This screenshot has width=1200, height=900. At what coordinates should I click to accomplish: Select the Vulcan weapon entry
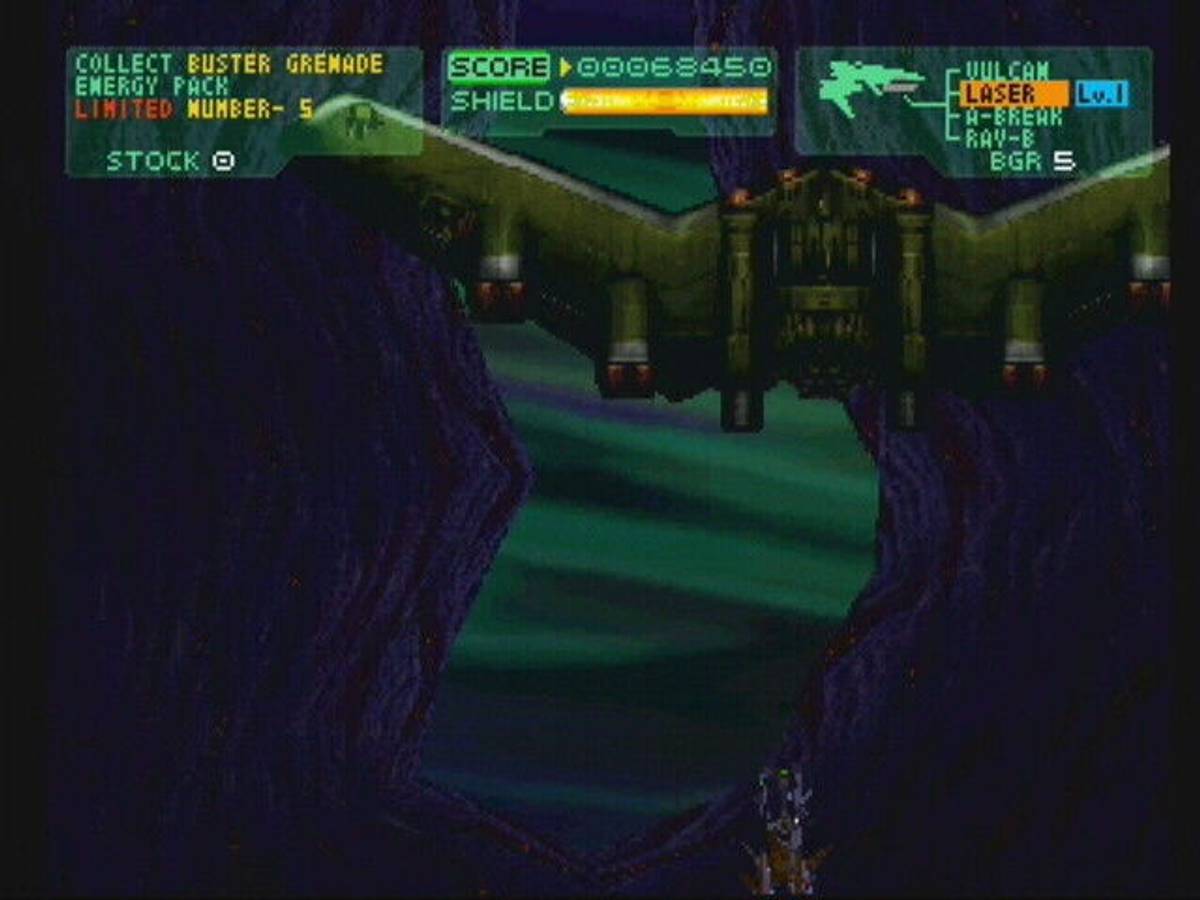[x=1006, y=71]
